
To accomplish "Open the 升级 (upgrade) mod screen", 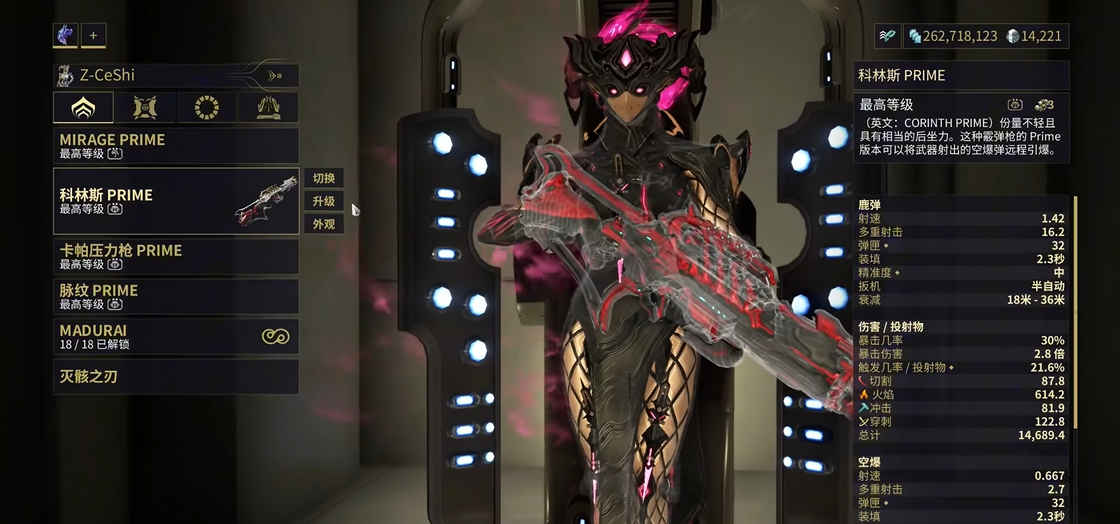I will (x=324, y=201).
